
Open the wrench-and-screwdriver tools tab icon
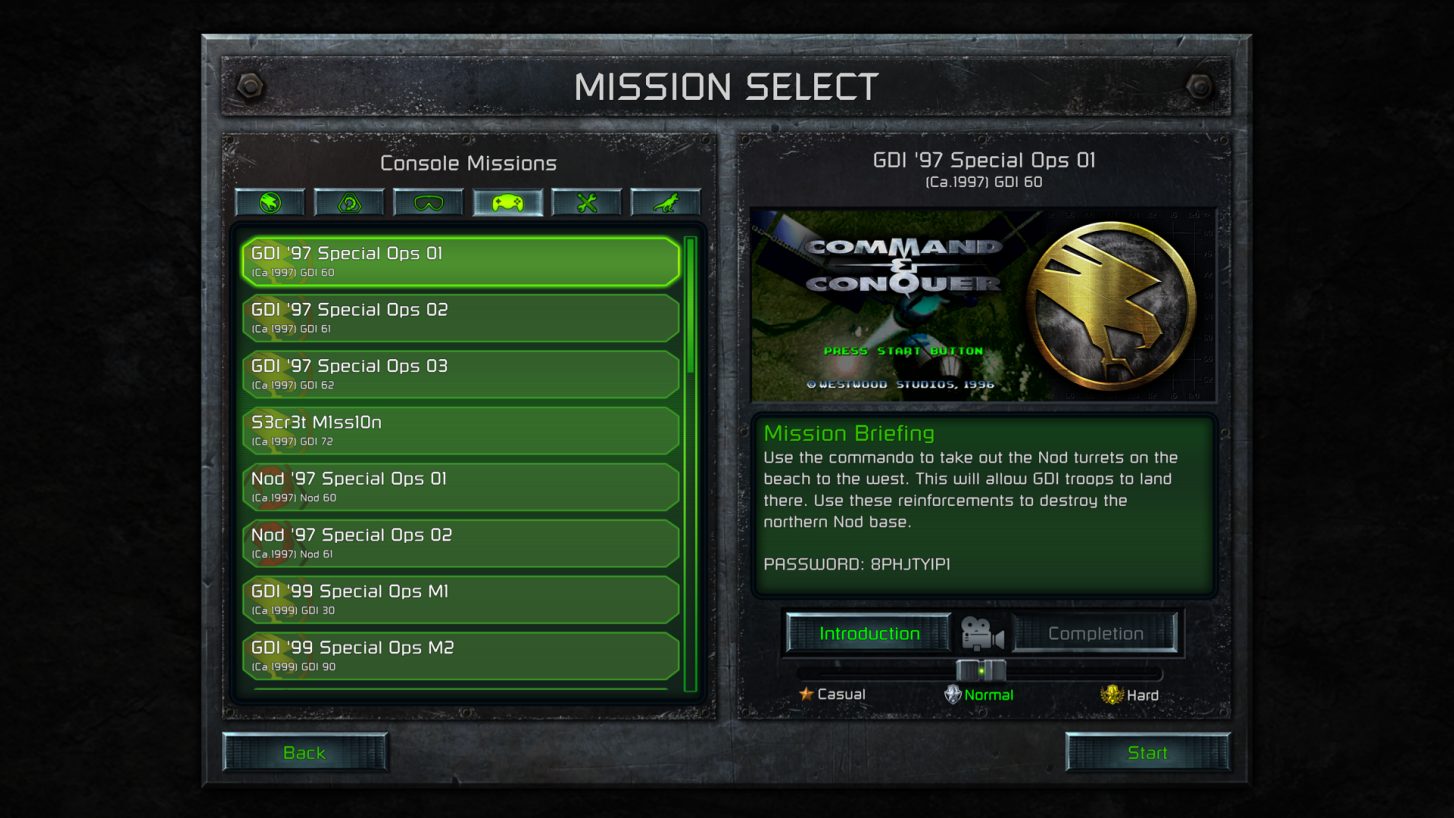[586, 202]
